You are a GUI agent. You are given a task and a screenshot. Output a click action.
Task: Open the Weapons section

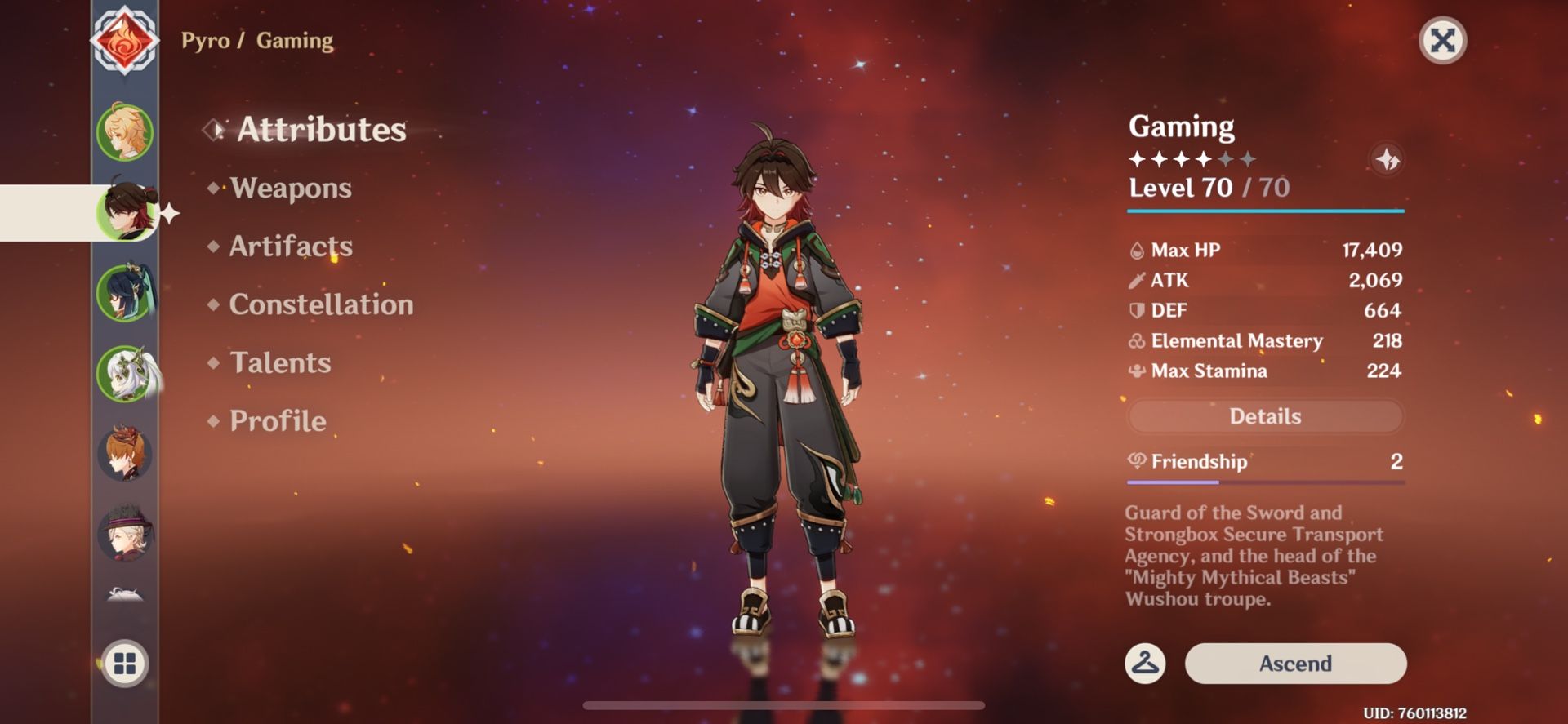point(289,189)
